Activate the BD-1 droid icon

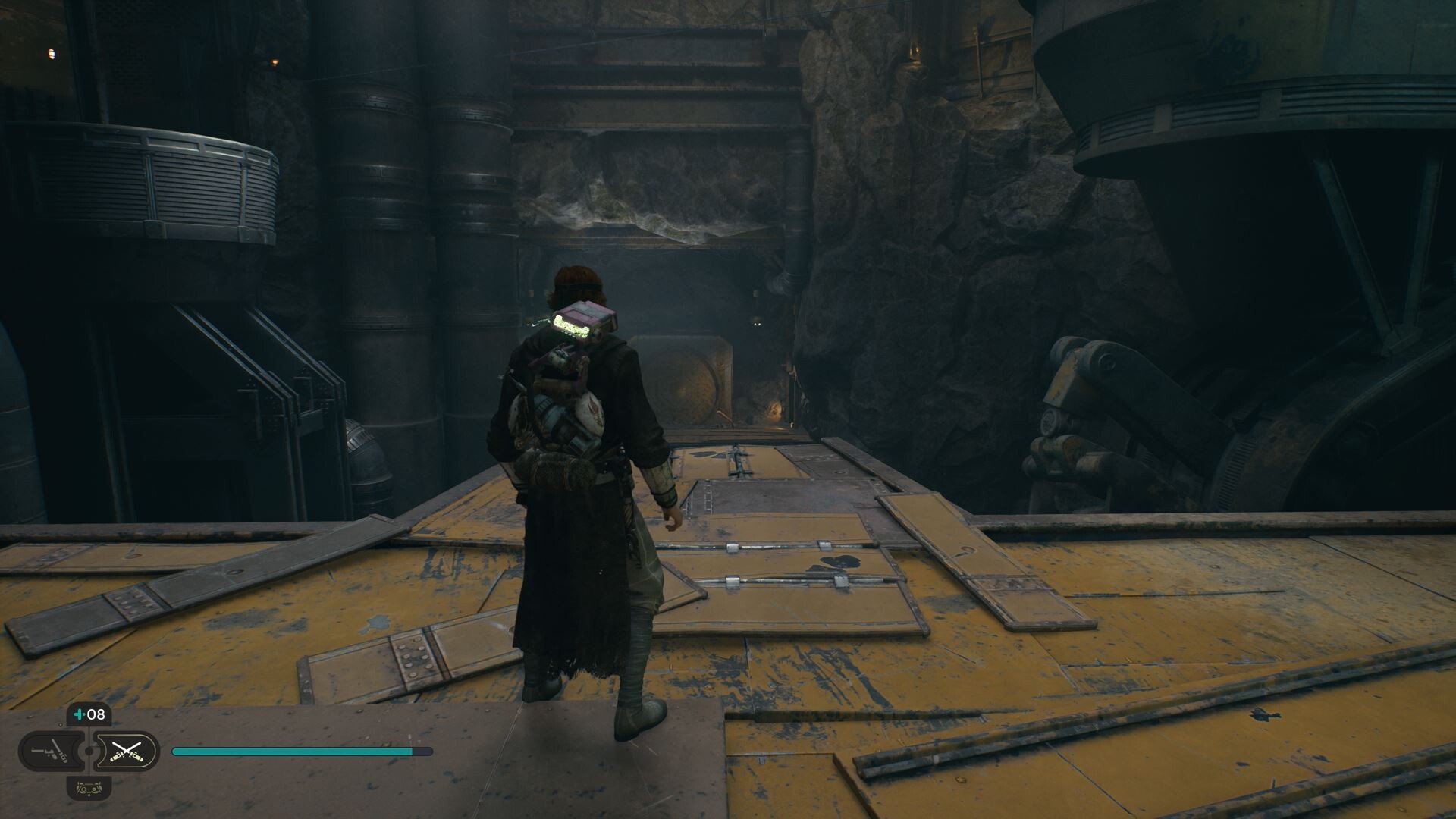89,788
